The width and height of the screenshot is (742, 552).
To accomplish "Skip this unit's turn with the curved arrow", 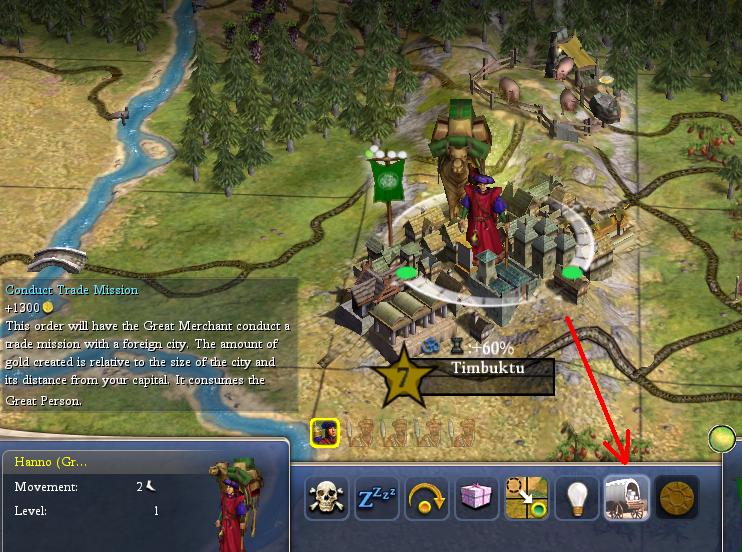I will point(426,497).
